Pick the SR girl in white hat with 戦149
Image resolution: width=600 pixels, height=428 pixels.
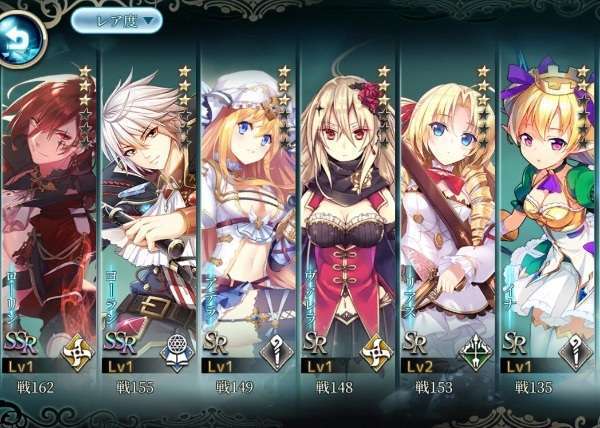click(x=247, y=220)
